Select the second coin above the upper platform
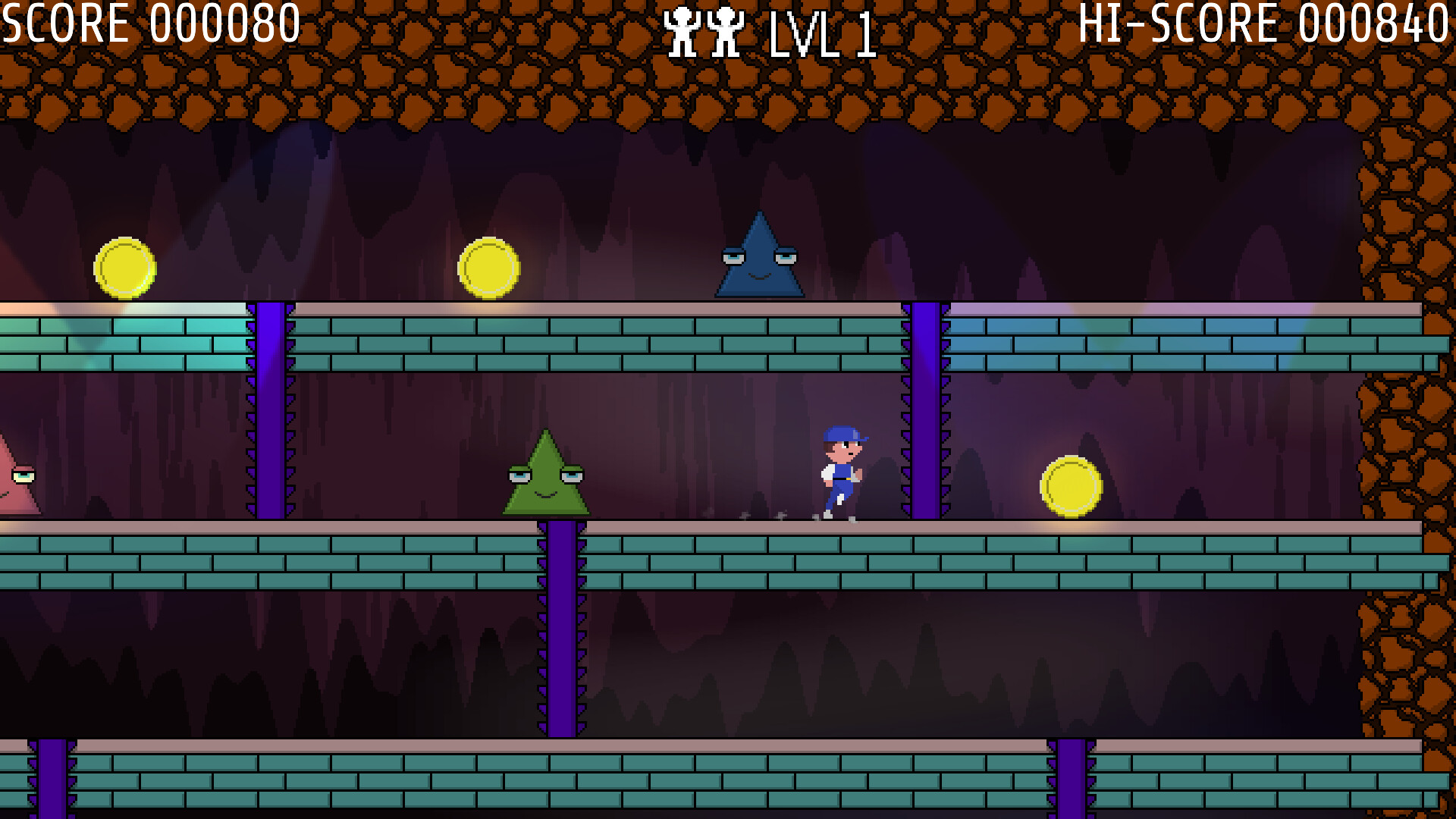This screenshot has height=819, width=1456. [x=489, y=269]
